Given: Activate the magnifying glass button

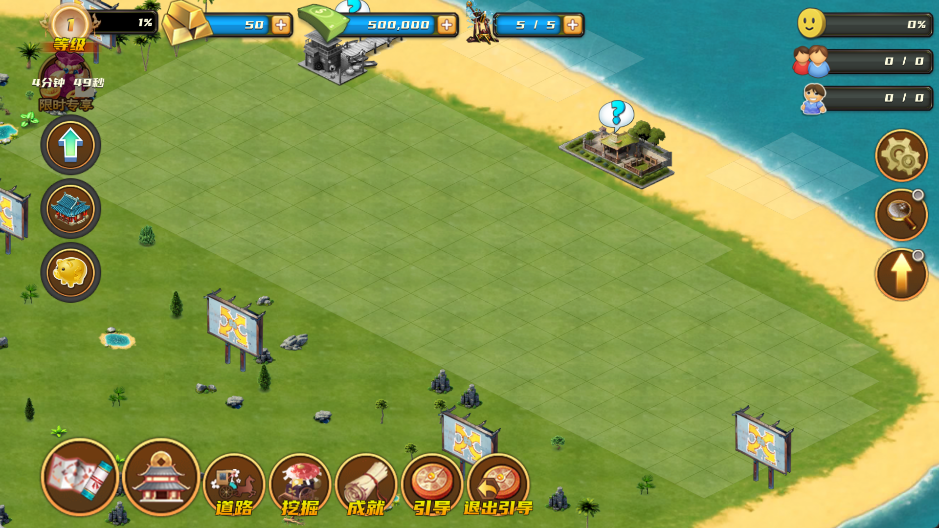Looking at the screenshot, I should pos(901,214).
